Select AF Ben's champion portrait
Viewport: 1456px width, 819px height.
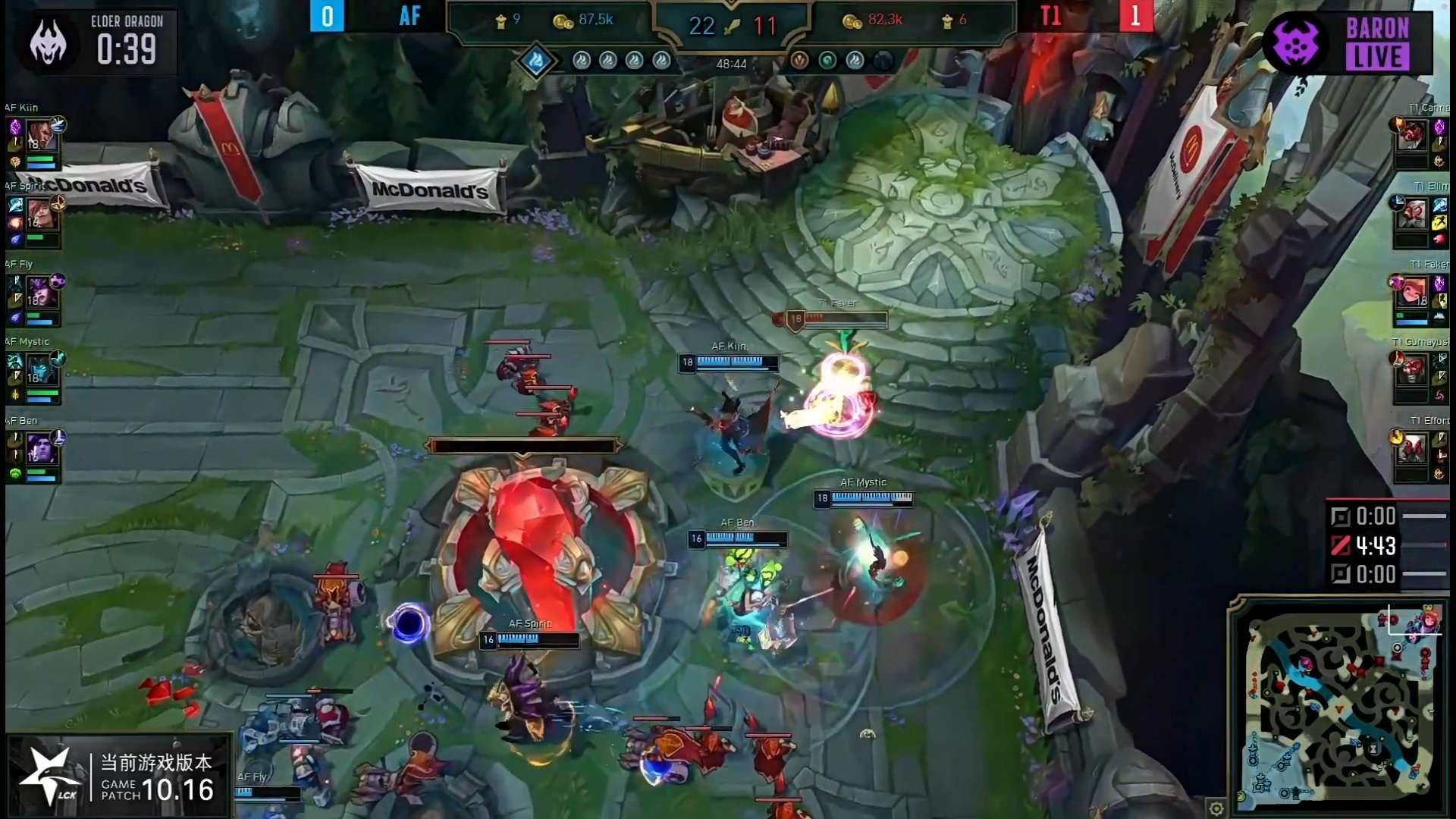(x=40, y=449)
